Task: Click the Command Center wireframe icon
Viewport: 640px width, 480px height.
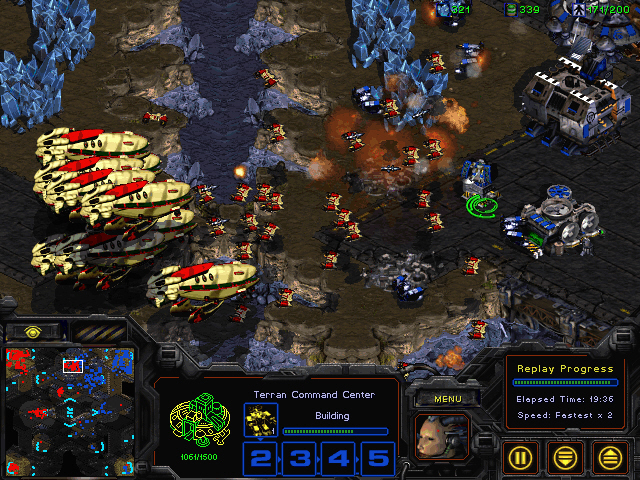Action: 199,427
